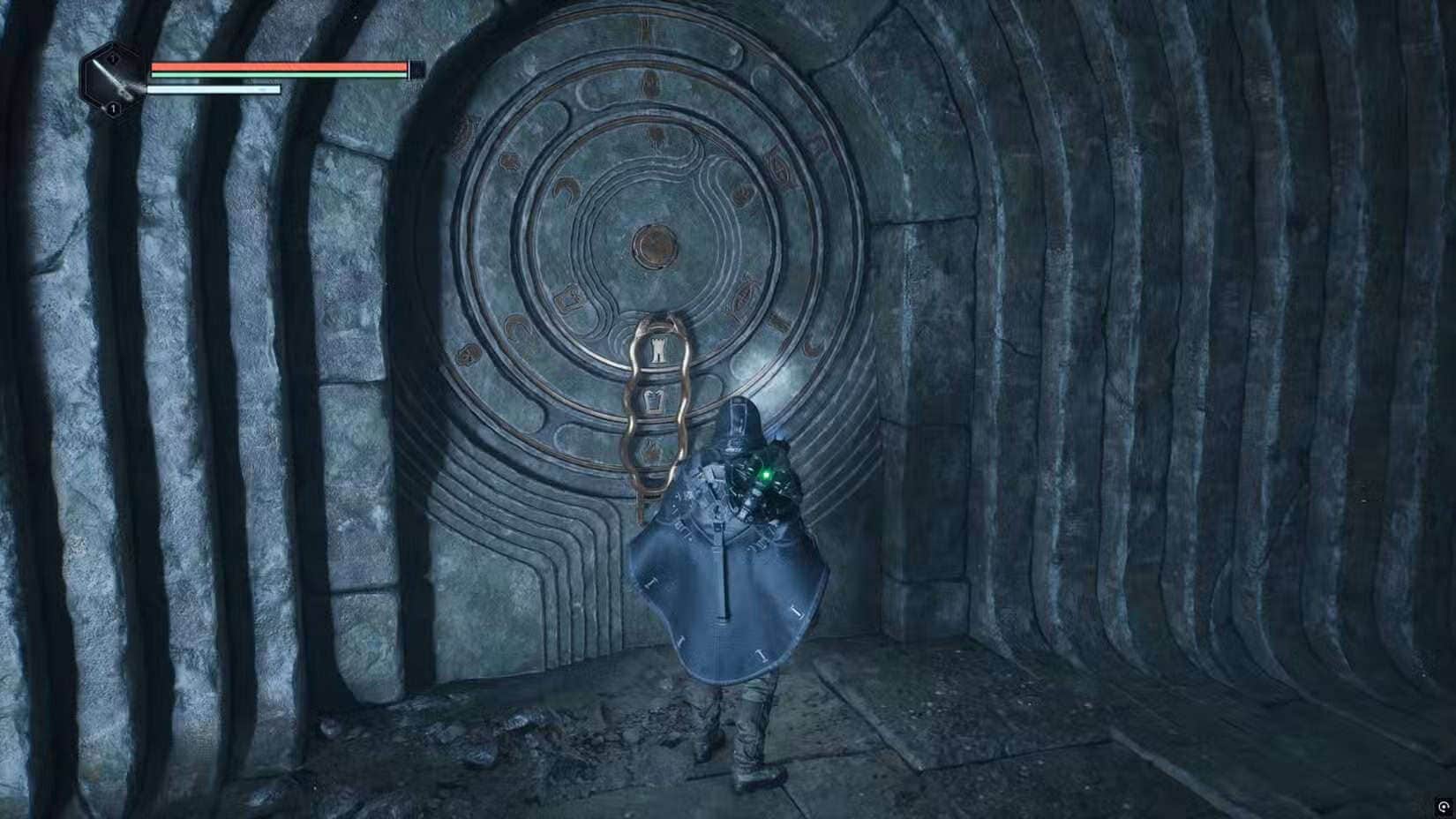Click the leaf glyph on the upper-left dial edge
This screenshot has width=1456, height=819.
click(509, 160)
